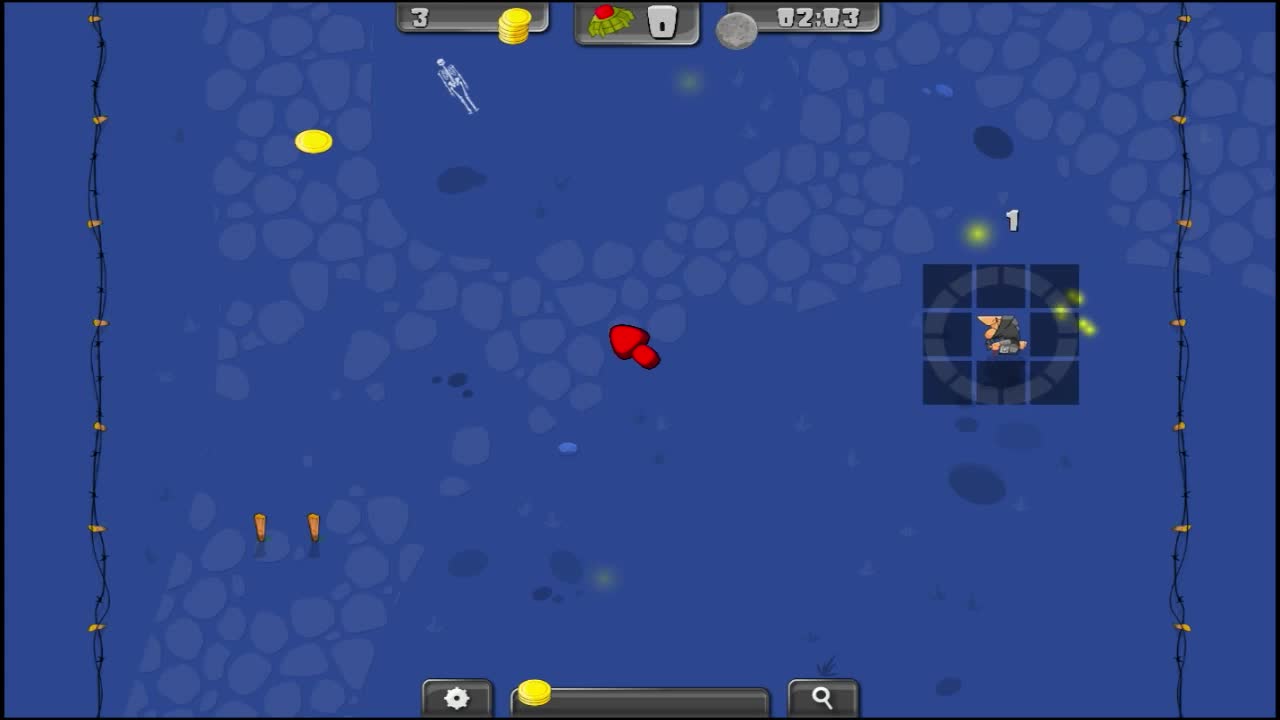Image resolution: width=1280 pixels, height=720 pixels.
Task: Open the settings gear at the bottom
Action: [457, 697]
